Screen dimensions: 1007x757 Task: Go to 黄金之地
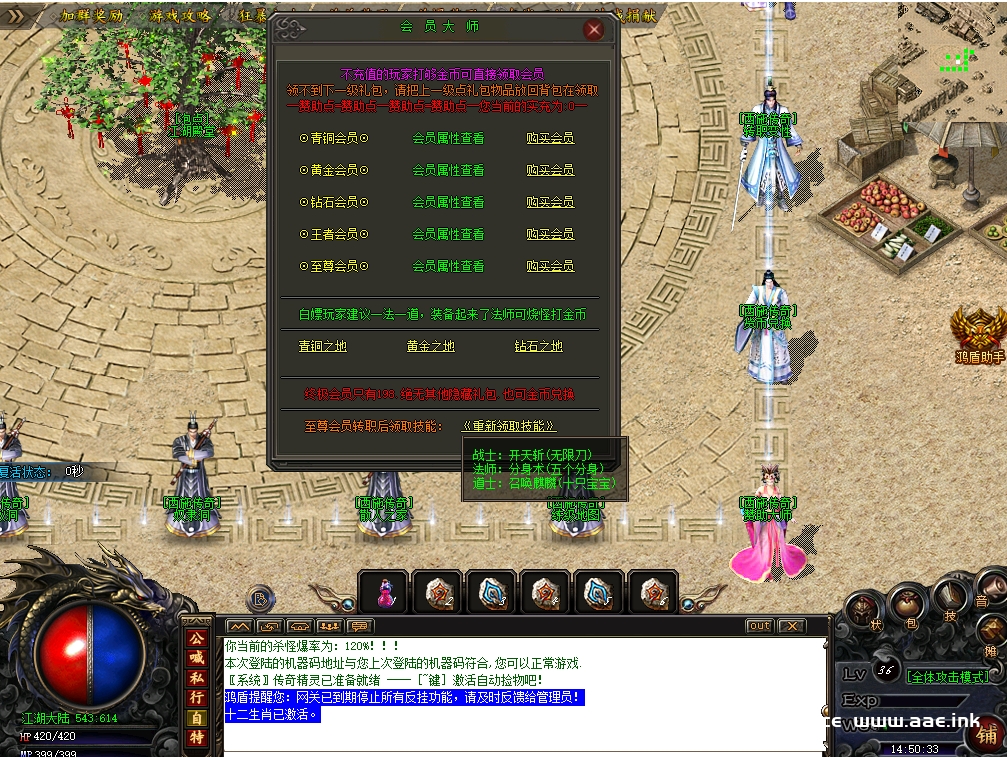(430, 346)
